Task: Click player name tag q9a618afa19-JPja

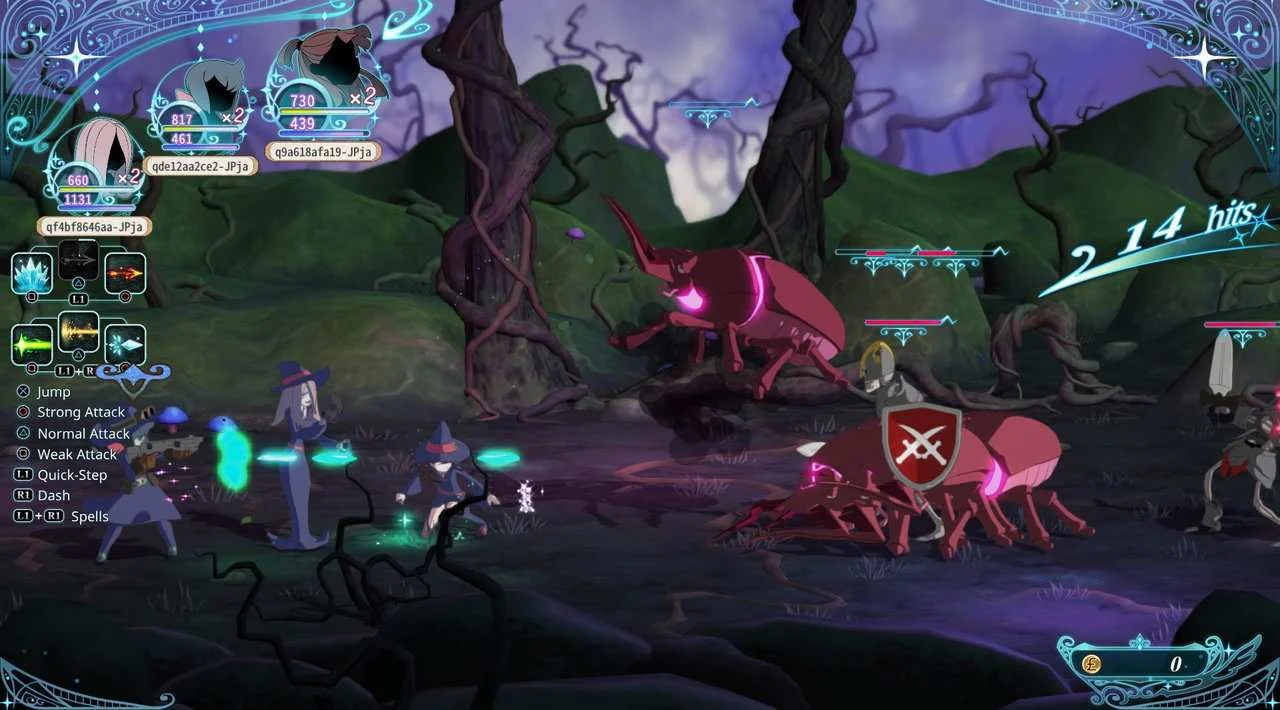Action: click(323, 151)
